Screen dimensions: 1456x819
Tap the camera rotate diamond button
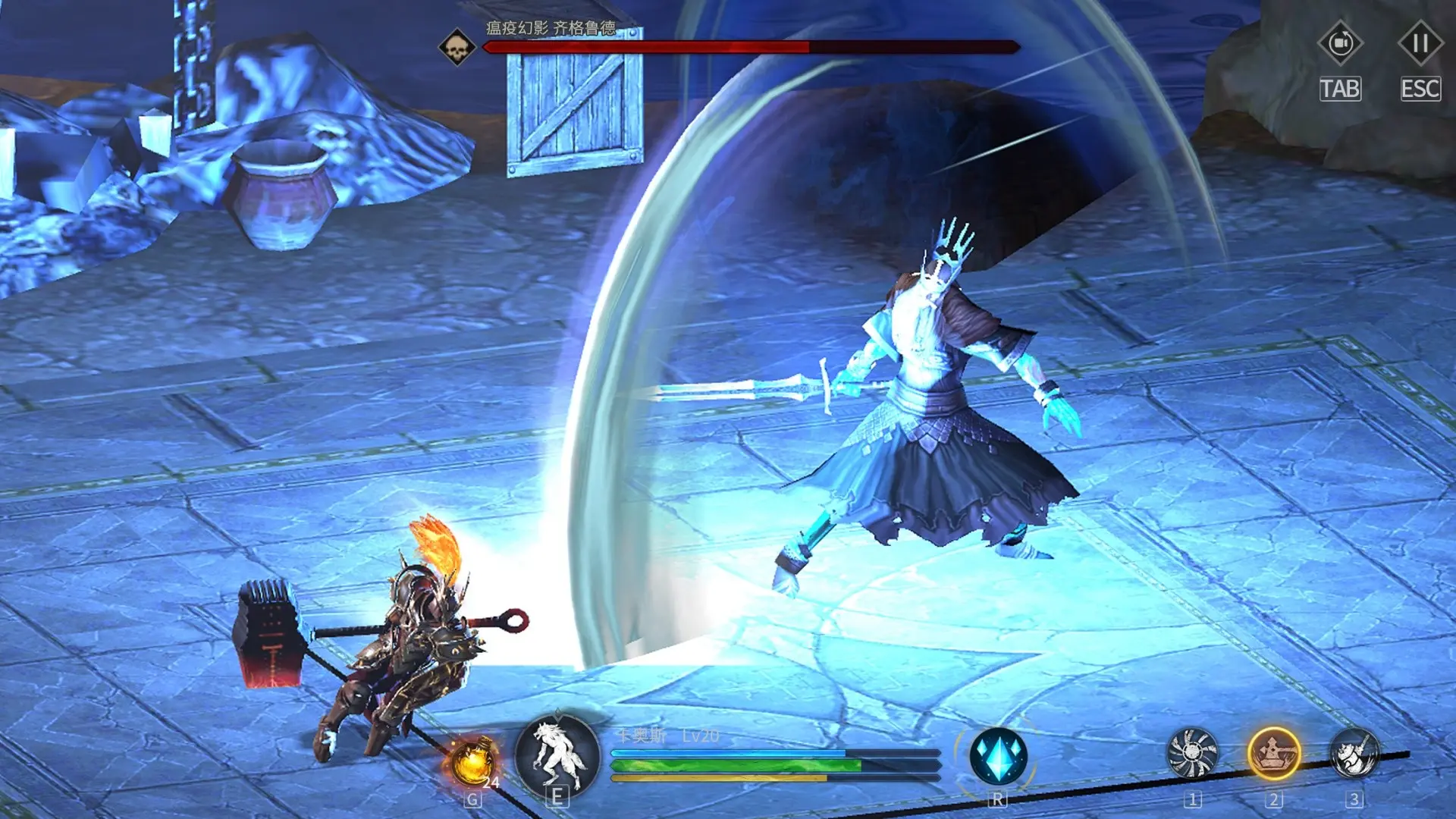click(1340, 44)
